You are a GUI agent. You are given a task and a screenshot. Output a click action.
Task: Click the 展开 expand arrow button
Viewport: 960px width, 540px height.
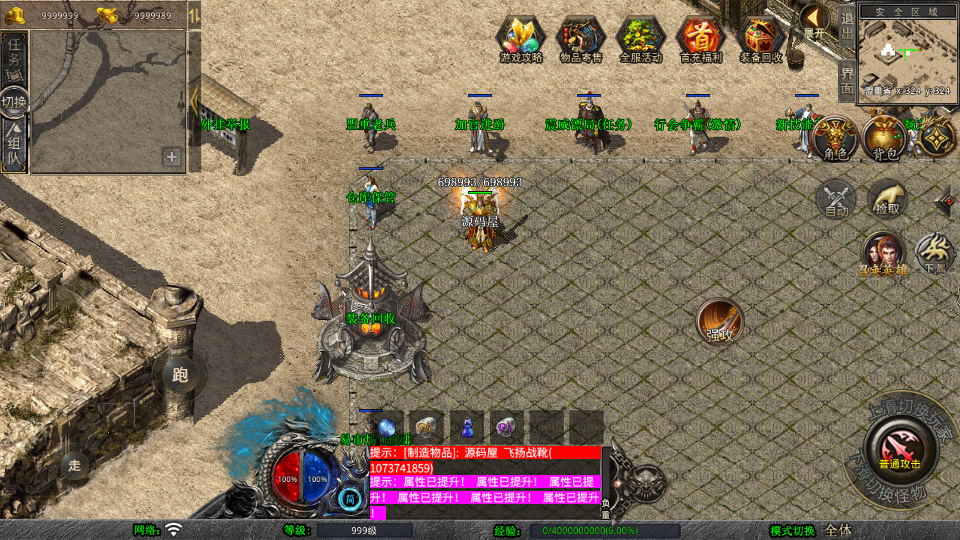tap(815, 20)
